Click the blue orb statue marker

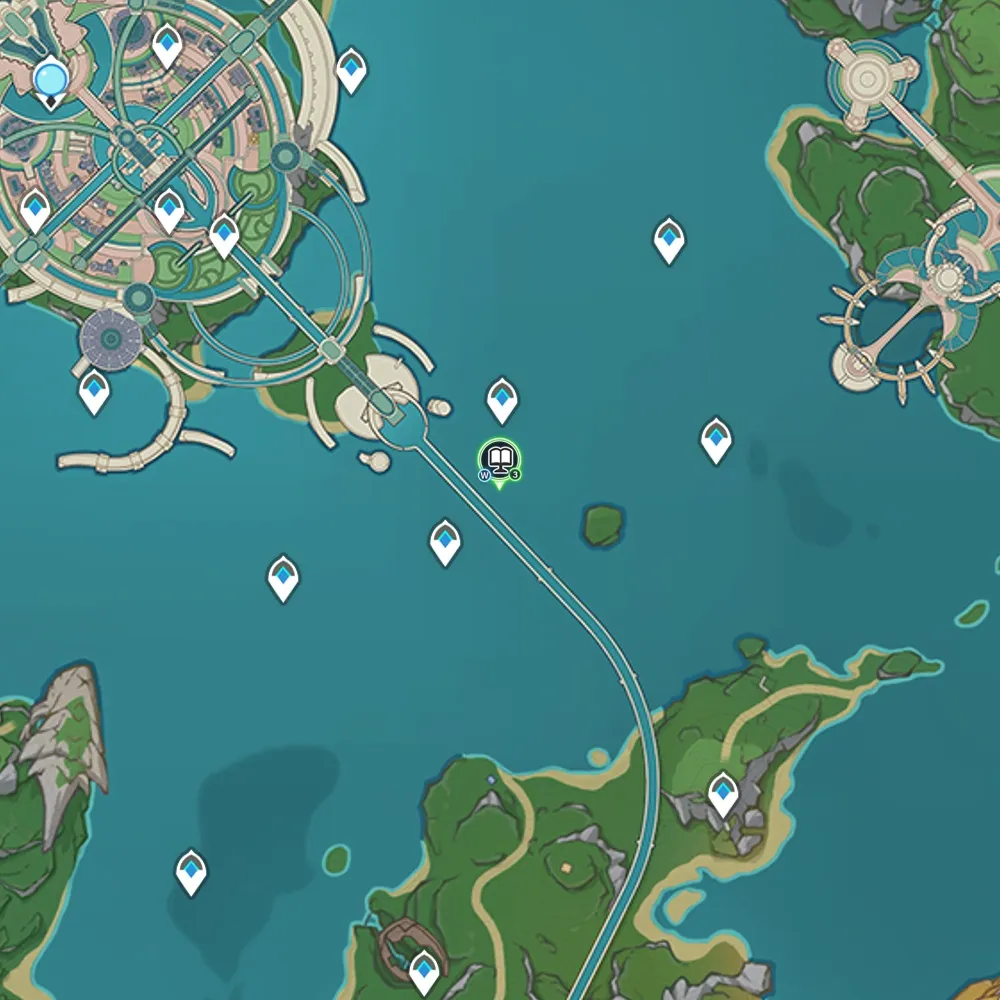coord(50,79)
